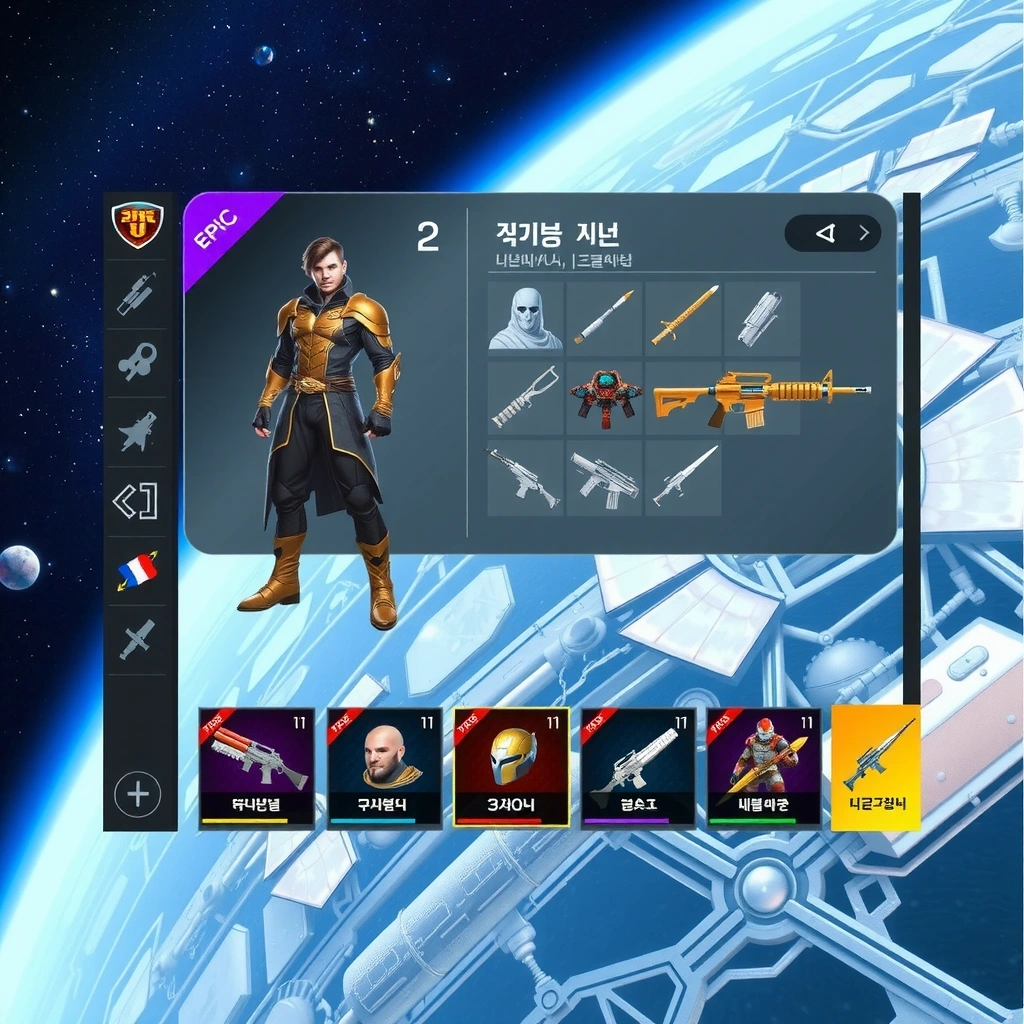Screen dimensions: 1024x1024
Task: Click the plus button in the sidebar
Action: coord(138,795)
